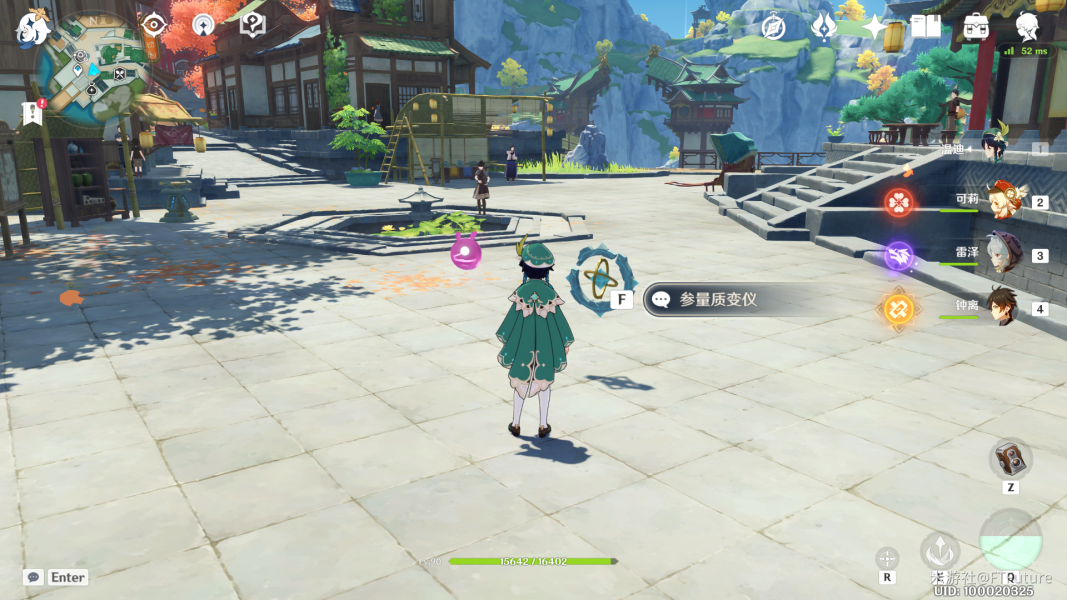Open the chat speech bubble
The width and height of the screenshot is (1067, 600).
point(33,577)
